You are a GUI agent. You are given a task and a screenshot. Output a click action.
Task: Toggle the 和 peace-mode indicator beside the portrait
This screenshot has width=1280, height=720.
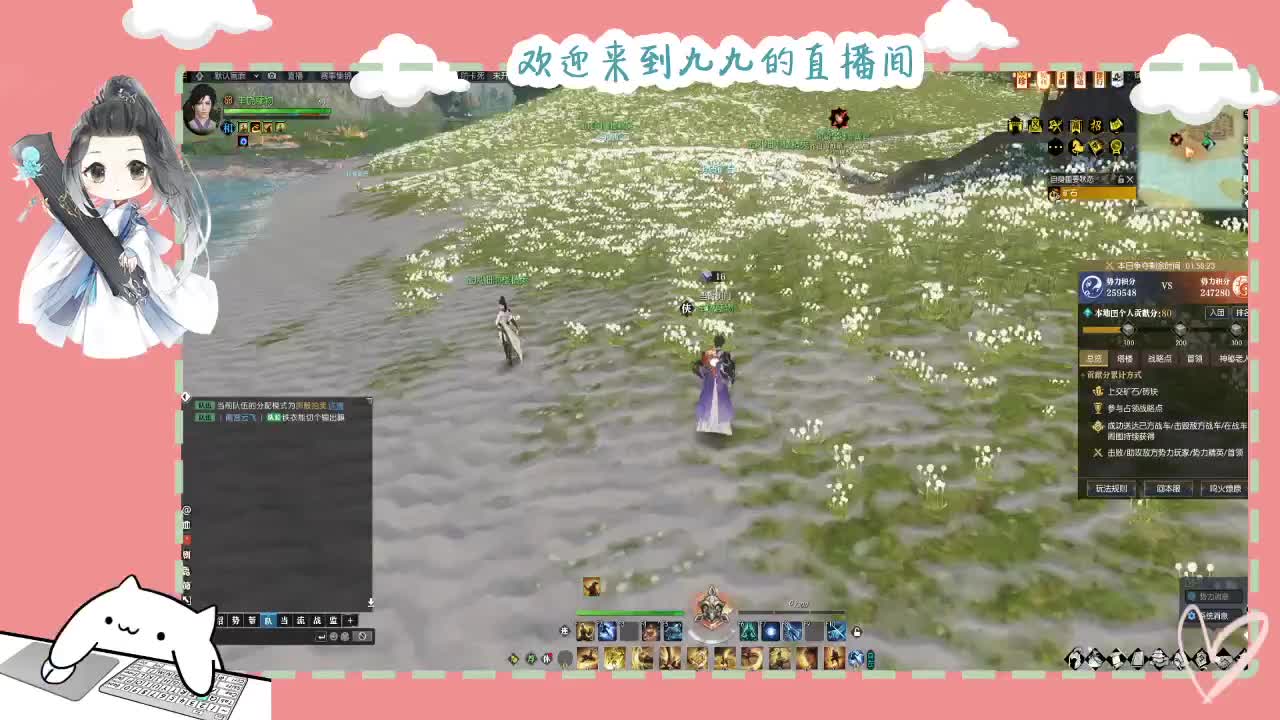pyautogui.click(x=229, y=128)
